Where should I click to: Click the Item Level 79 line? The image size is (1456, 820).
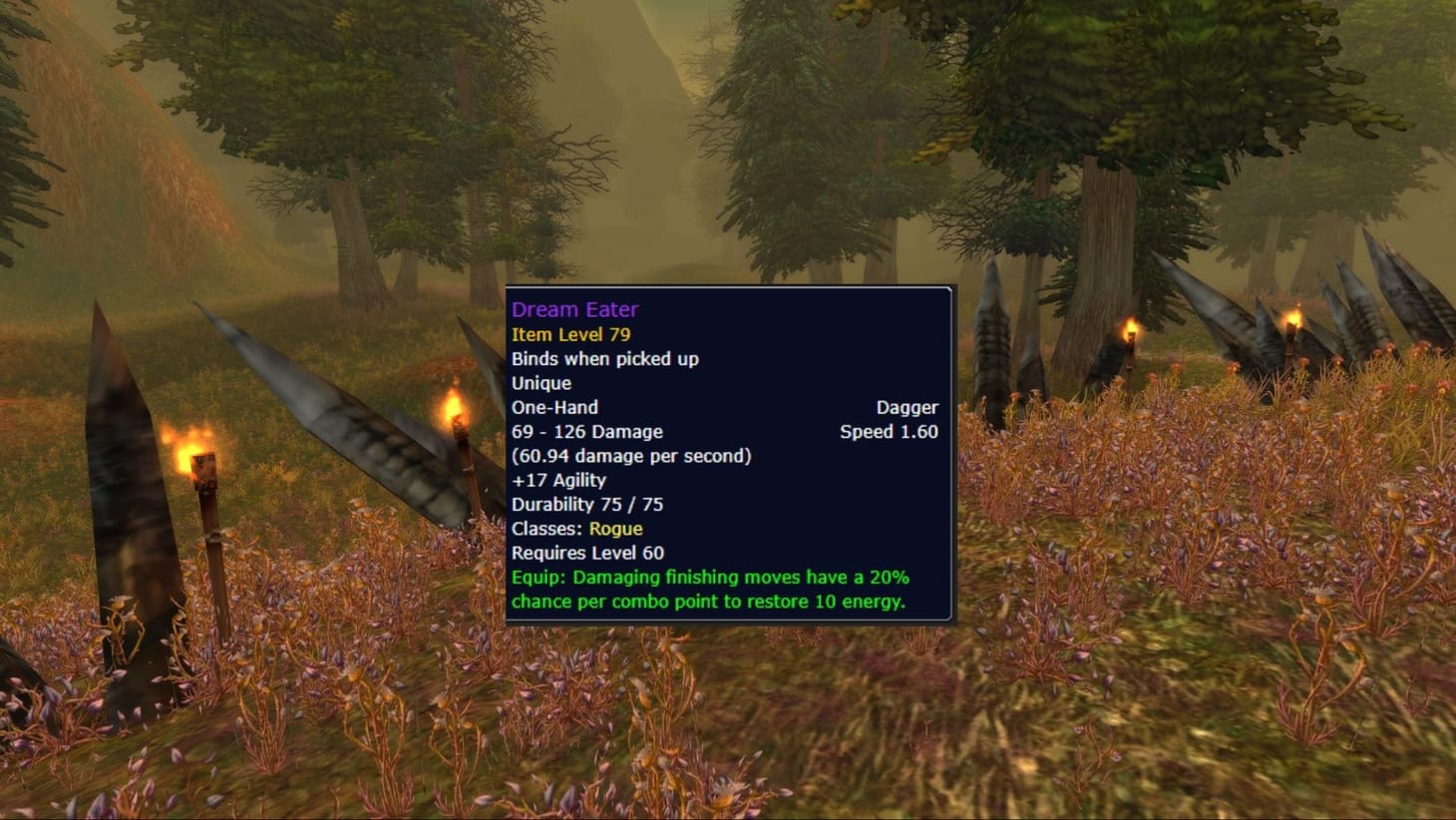coord(571,334)
